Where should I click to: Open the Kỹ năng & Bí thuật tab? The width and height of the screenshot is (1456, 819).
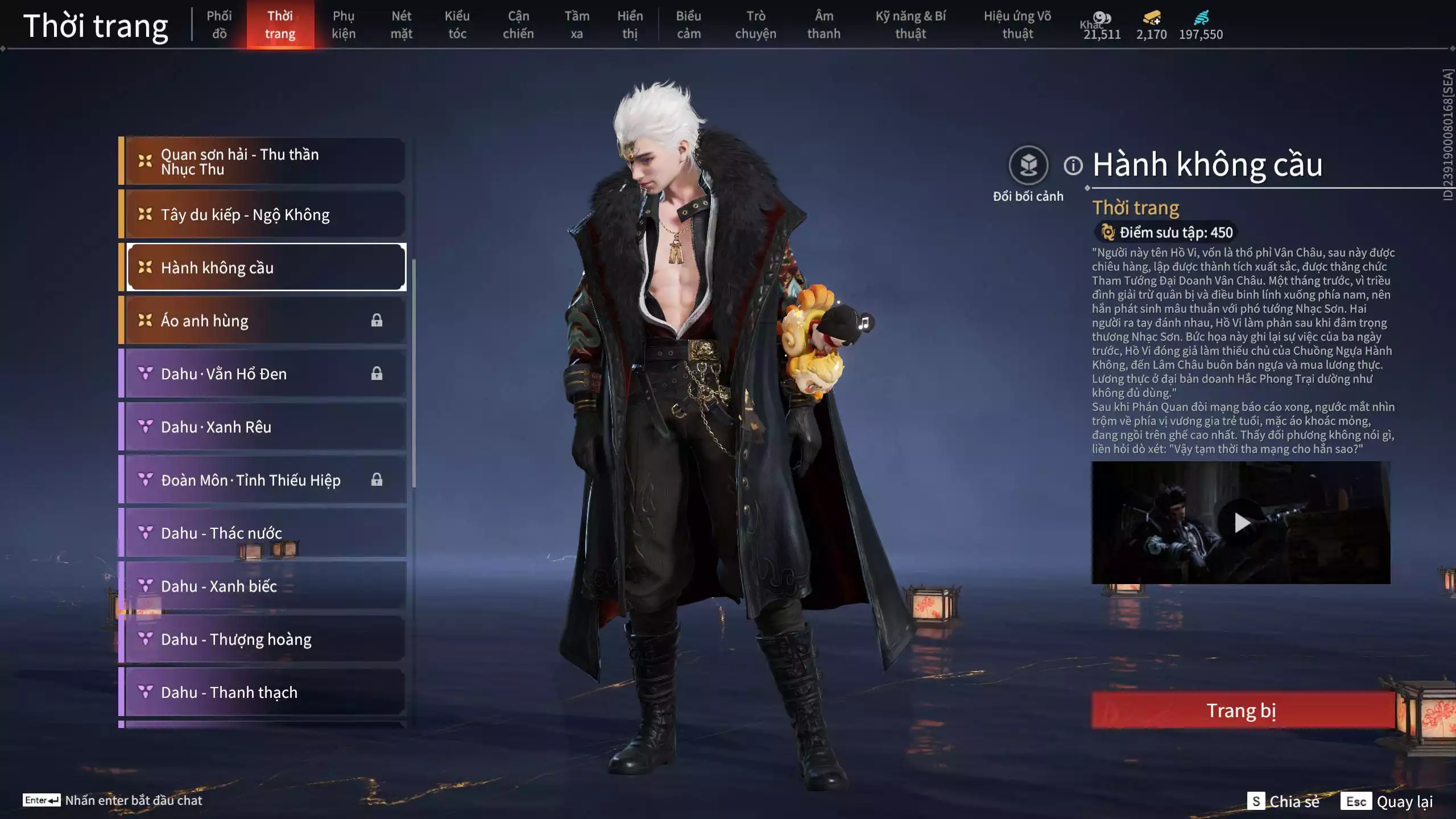click(910, 24)
